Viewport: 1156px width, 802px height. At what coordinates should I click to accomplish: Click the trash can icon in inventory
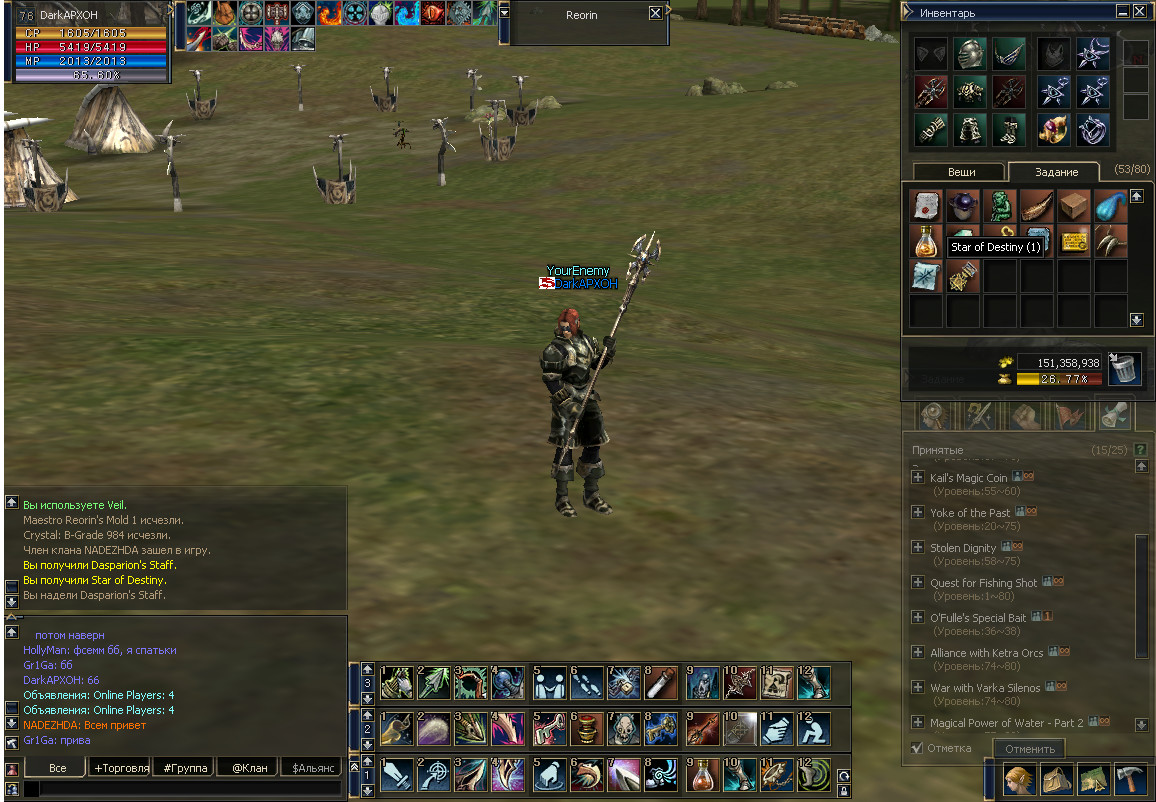[1125, 369]
